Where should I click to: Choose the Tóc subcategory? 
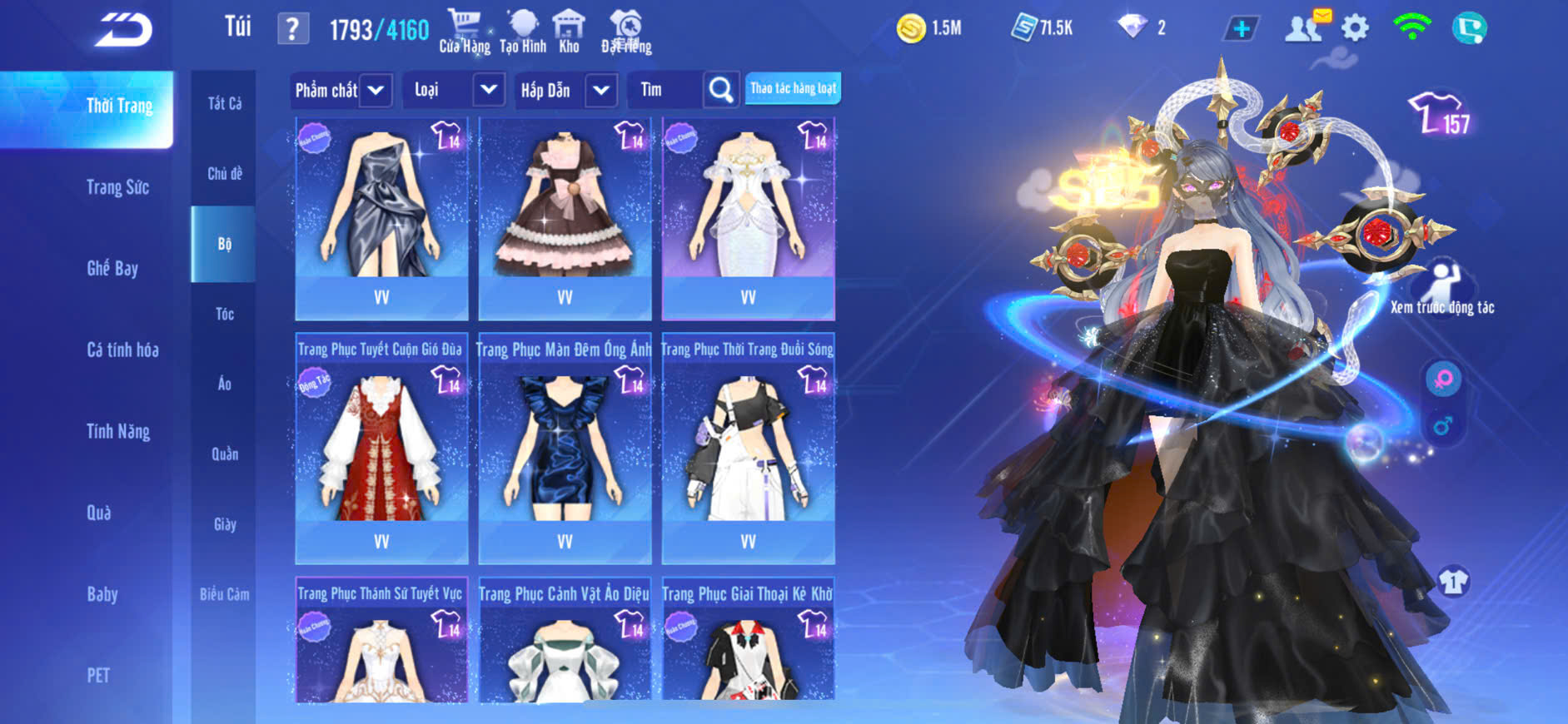[224, 314]
